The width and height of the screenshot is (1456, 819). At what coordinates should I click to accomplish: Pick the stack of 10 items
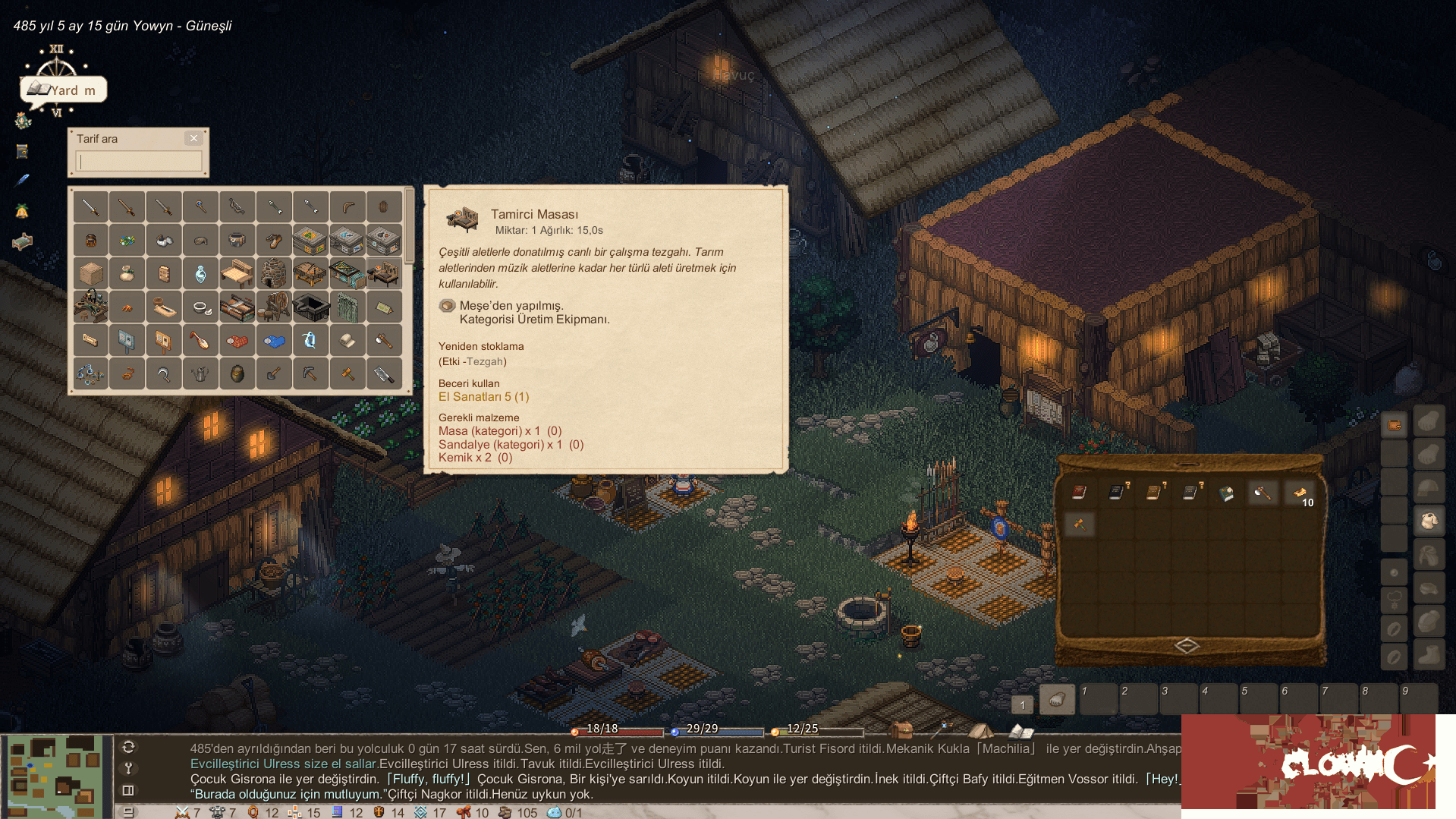coord(1300,494)
